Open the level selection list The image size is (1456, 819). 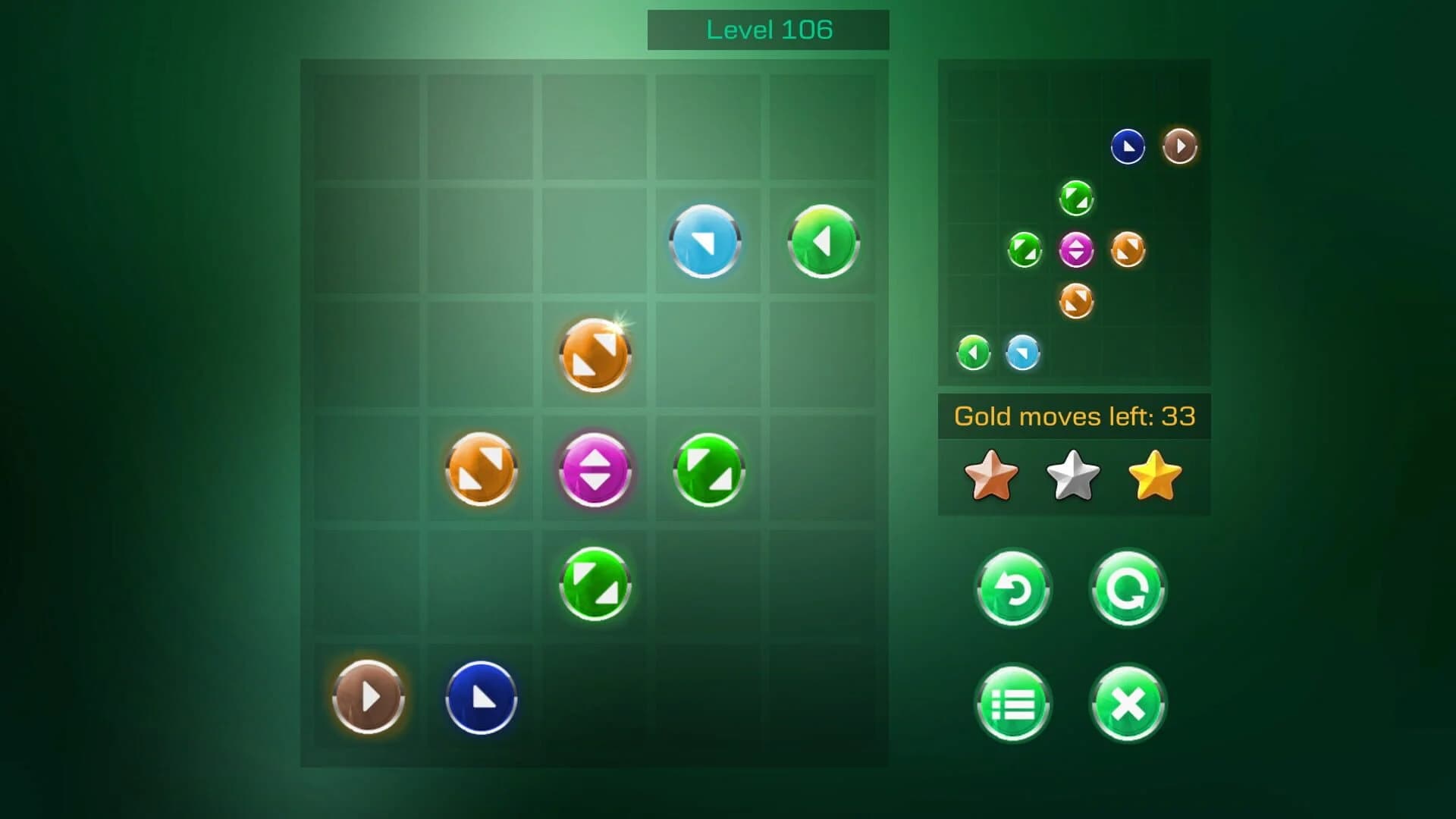click(1014, 703)
